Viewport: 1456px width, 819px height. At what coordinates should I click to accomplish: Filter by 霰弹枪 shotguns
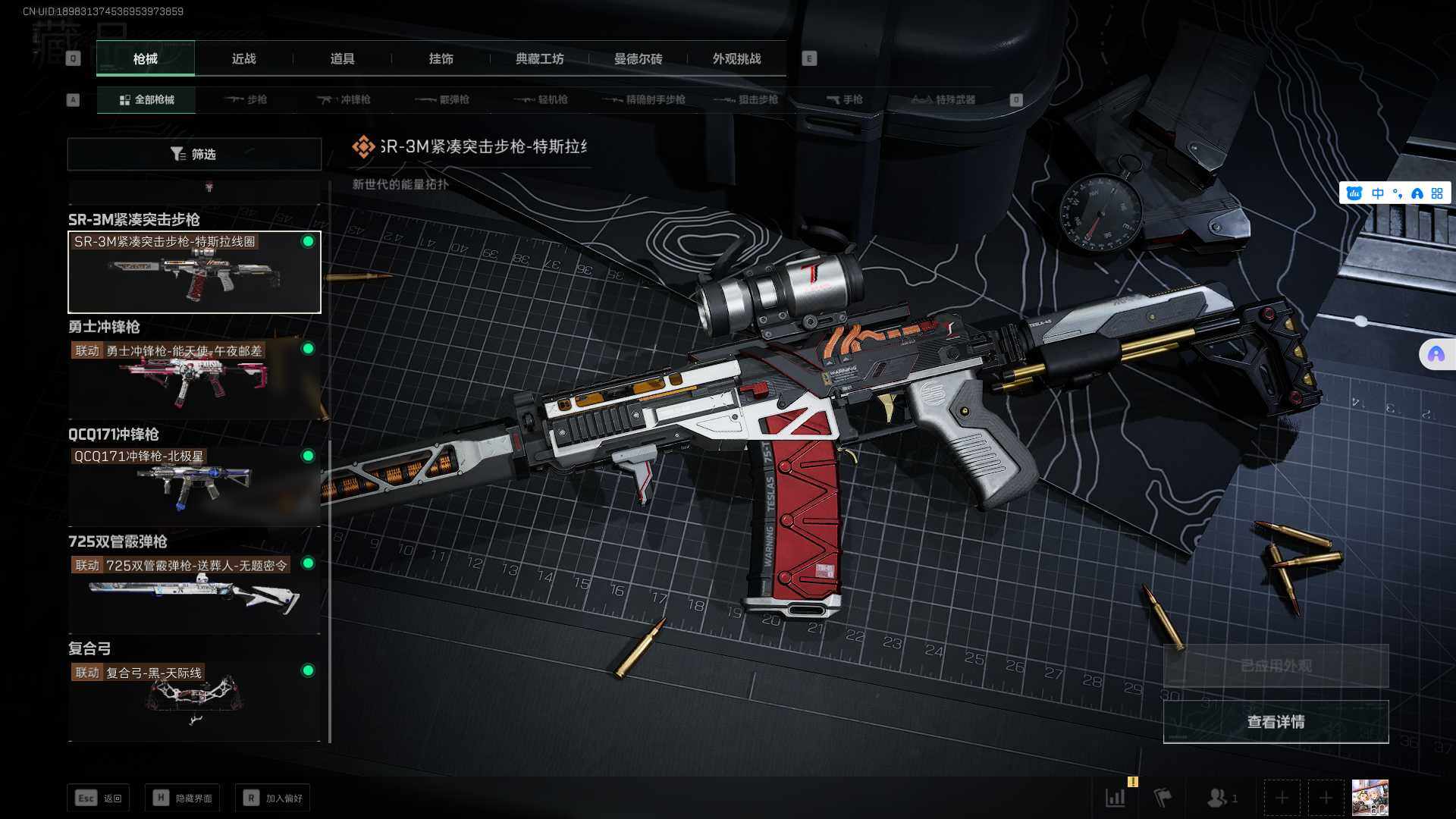(443, 100)
